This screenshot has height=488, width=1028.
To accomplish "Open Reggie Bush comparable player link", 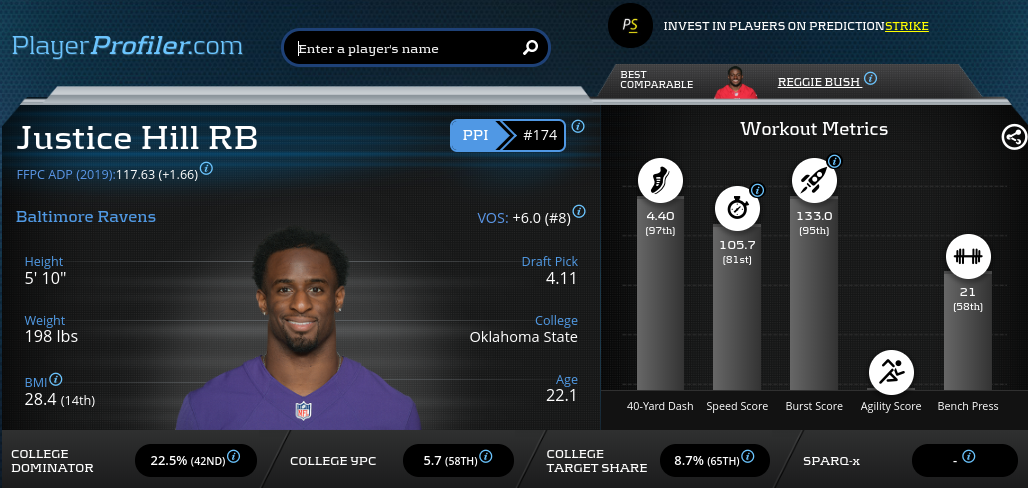I will click(818, 82).
